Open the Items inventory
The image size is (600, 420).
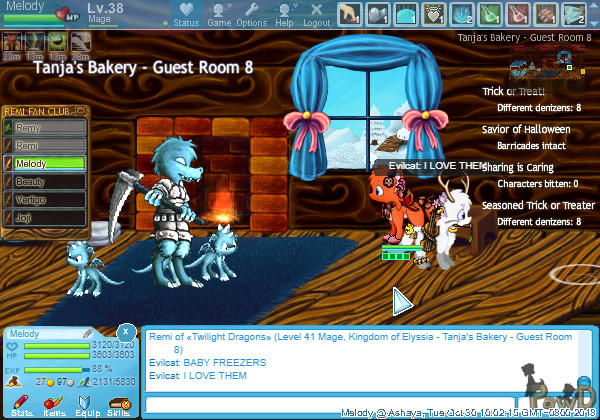(54, 405)
